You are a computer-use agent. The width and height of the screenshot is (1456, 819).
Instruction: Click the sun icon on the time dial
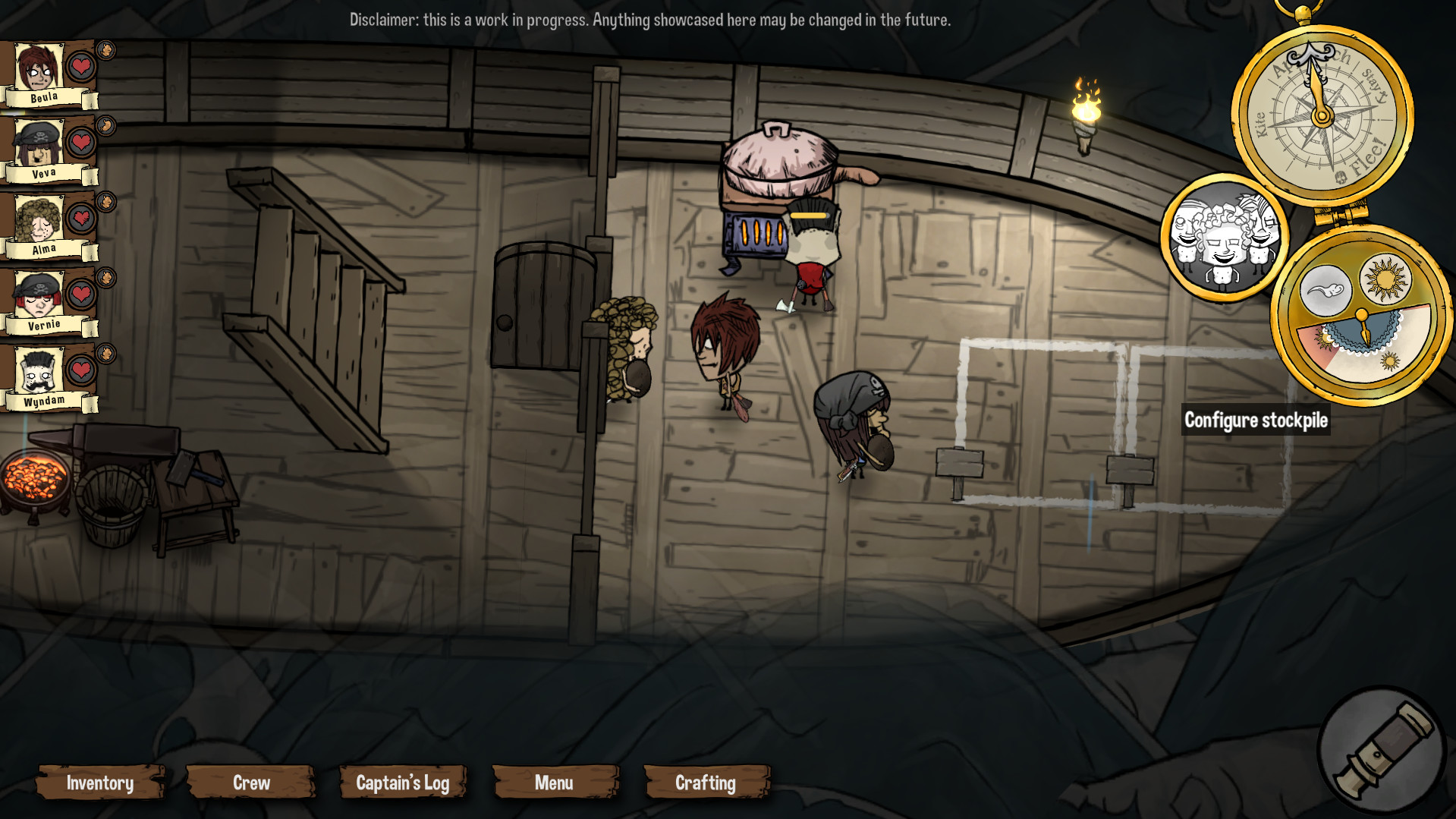[x=1385, y=279]
